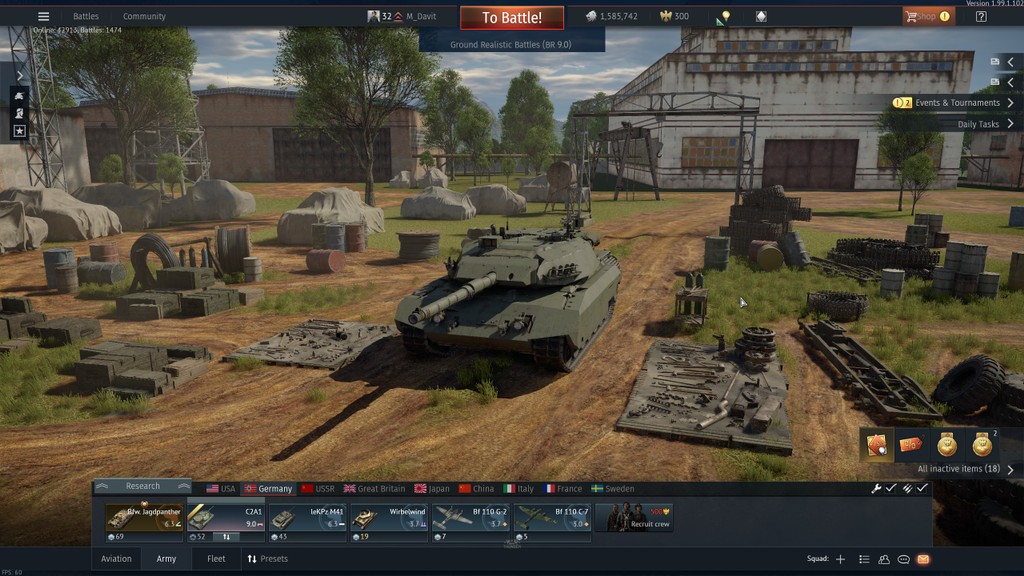Expand All inactive items list
The image size is (1024, 576).
tap(965, 469)
